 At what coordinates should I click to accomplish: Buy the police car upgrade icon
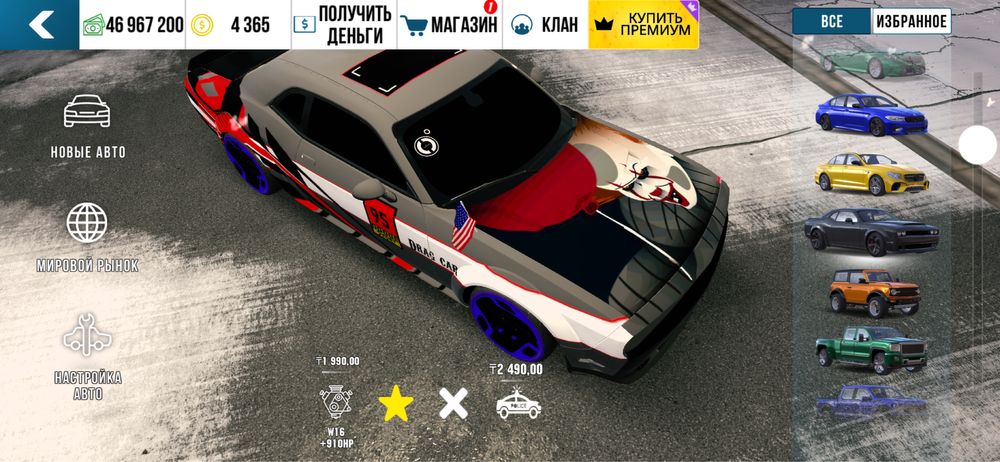pyautogui.click(x=519, y=403)
